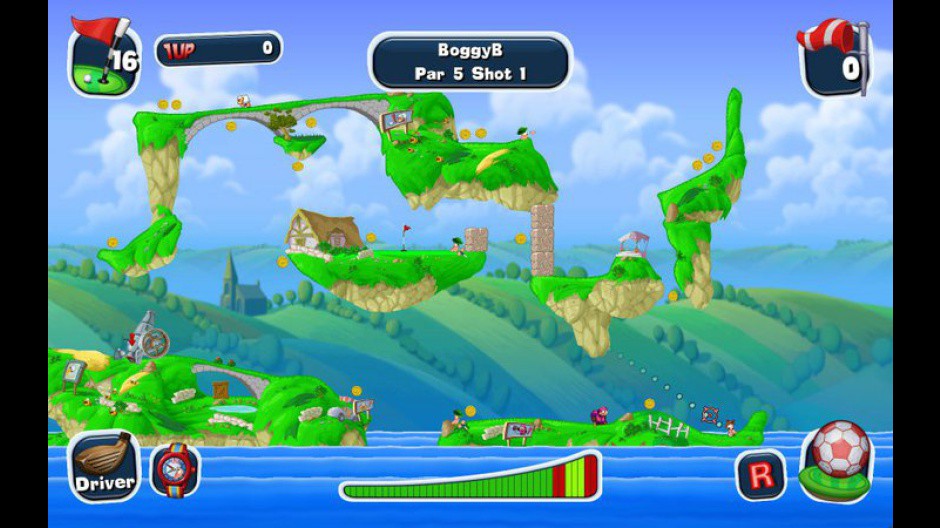Open the hole 16 flag icon
Image resolution: width=940 pixels, height=528 pixels.
[x=104, y=59]
